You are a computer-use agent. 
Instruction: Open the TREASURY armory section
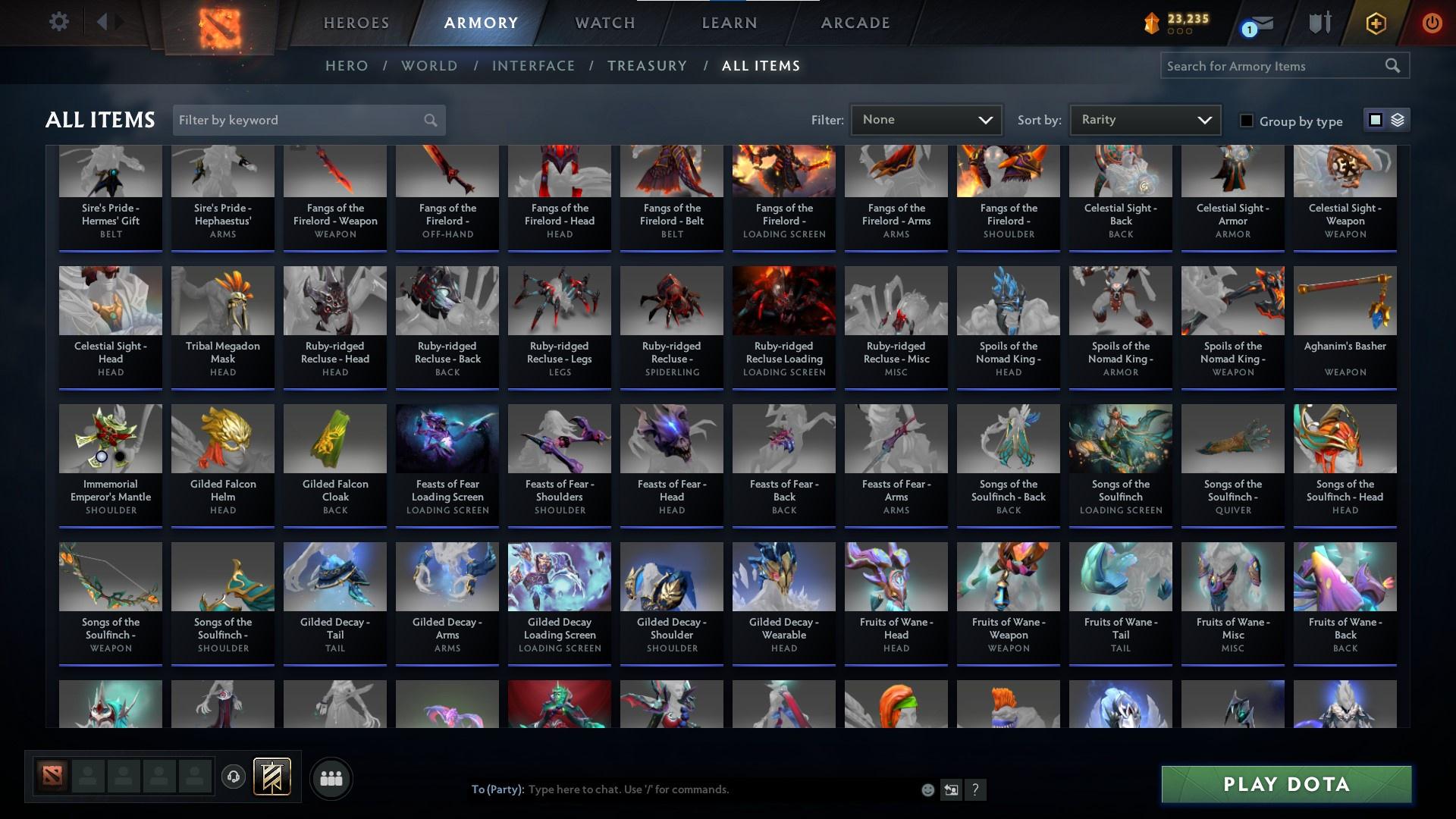point(647,66)
